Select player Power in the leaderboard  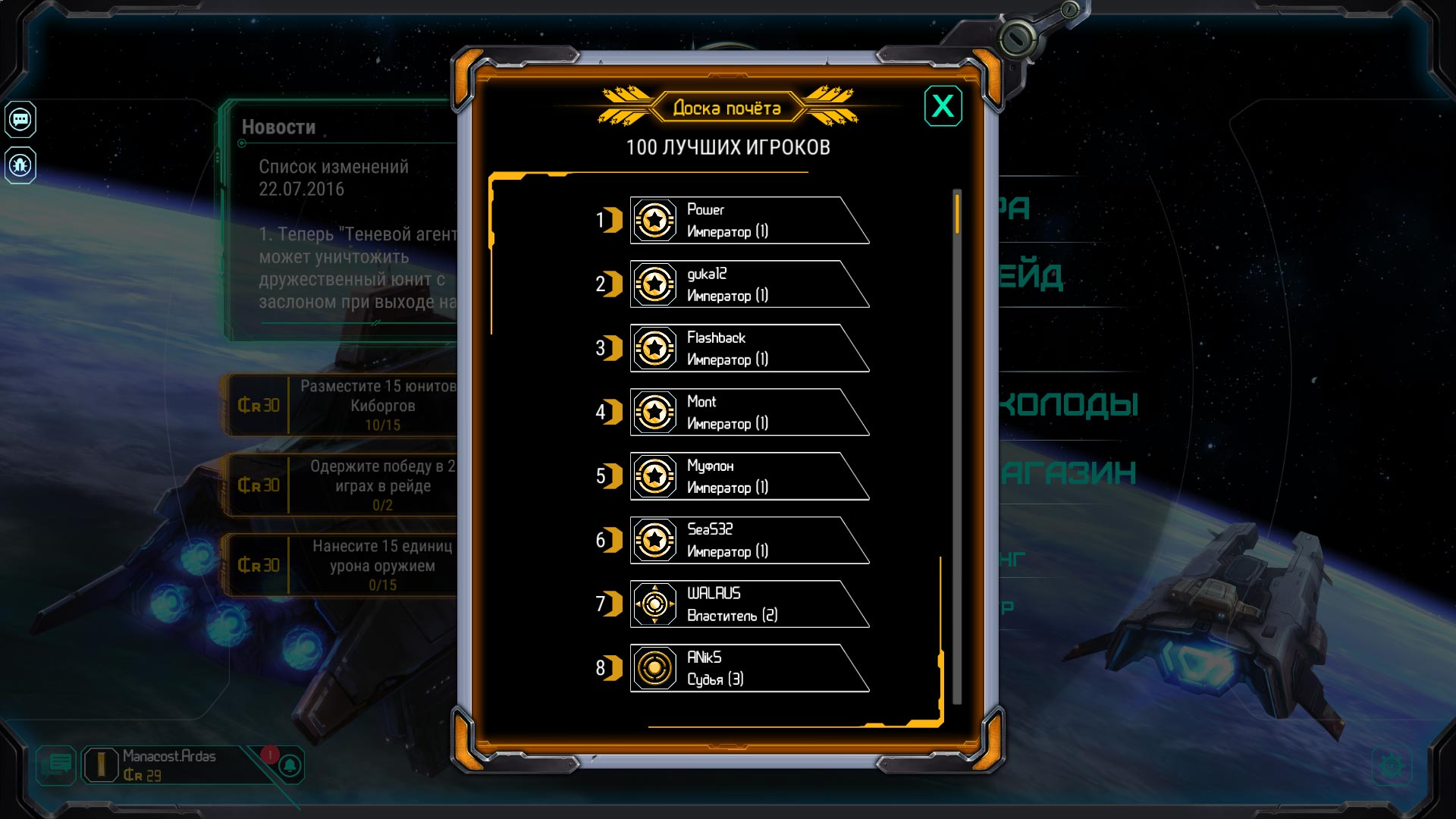click(x=747, y=220)
